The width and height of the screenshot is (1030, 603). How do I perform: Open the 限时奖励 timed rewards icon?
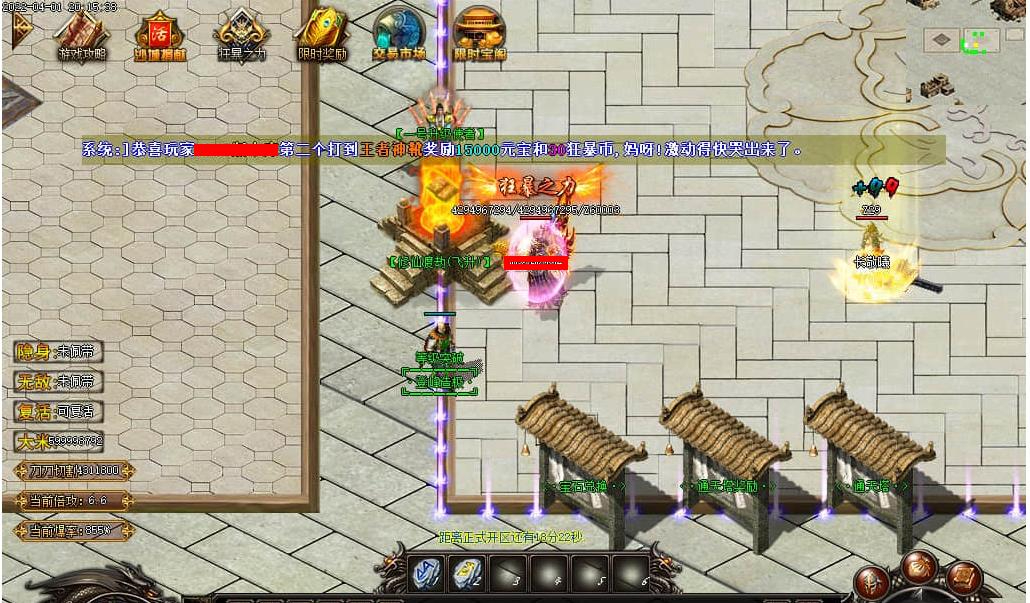pyautogui.click(x=321, y=36)
